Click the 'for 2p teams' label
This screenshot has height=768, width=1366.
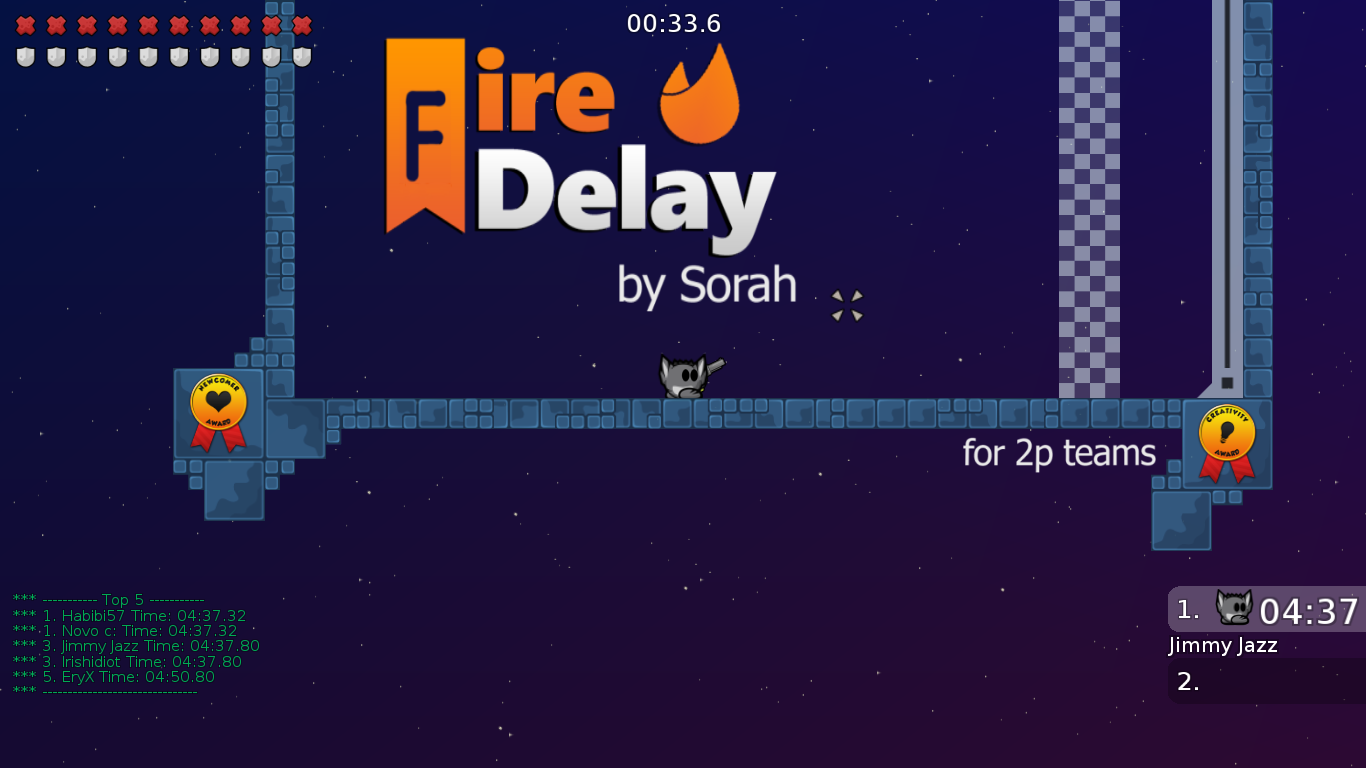pos(1057,452)
